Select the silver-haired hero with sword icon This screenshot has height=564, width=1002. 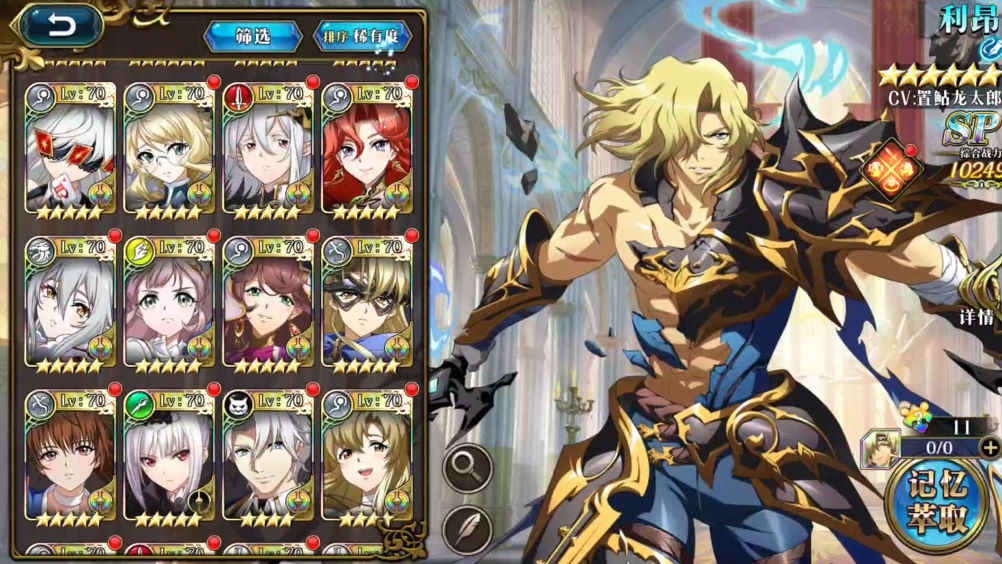pos(267,148)
